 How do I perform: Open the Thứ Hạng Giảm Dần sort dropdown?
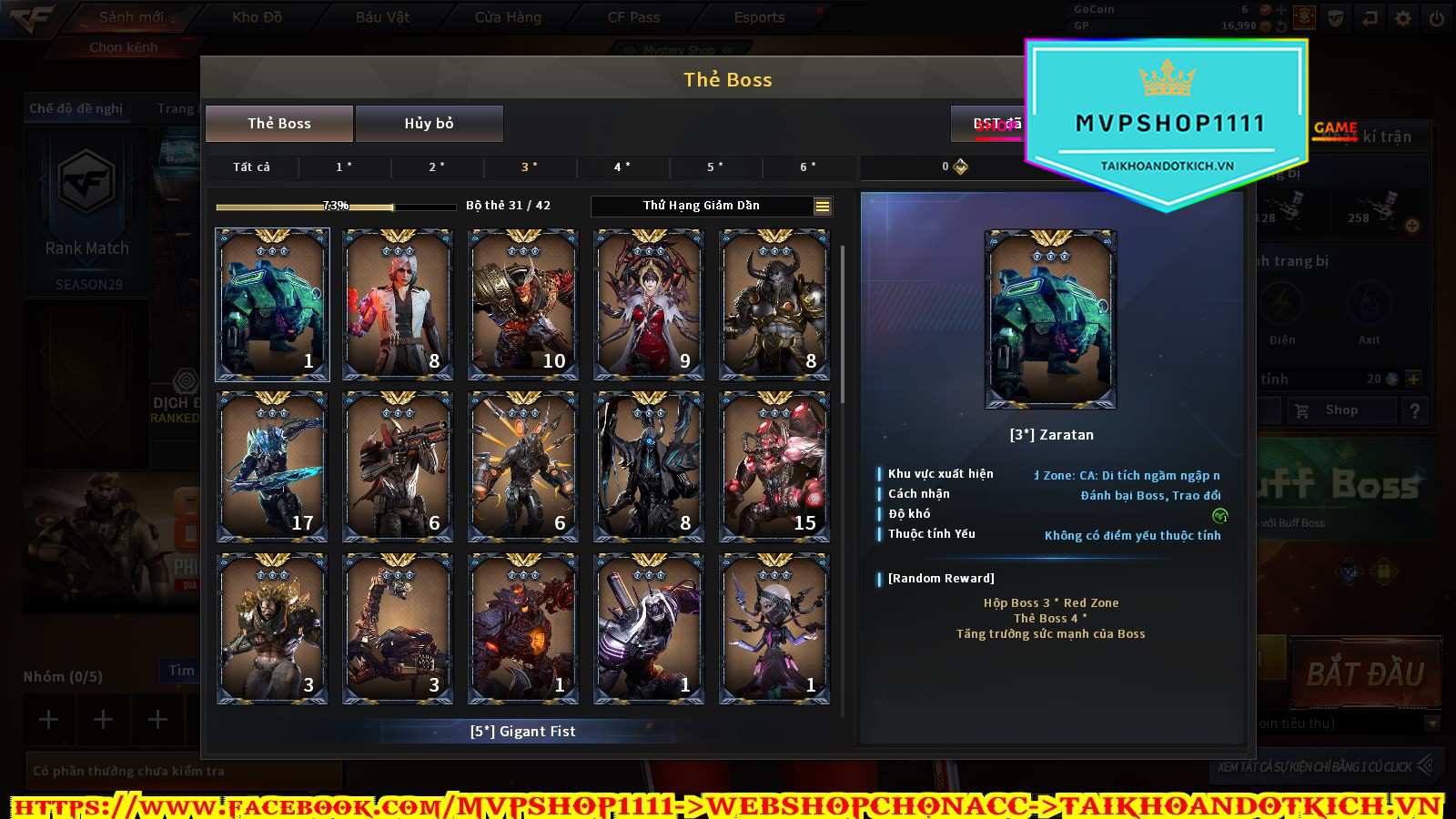[x=711, y=206]
